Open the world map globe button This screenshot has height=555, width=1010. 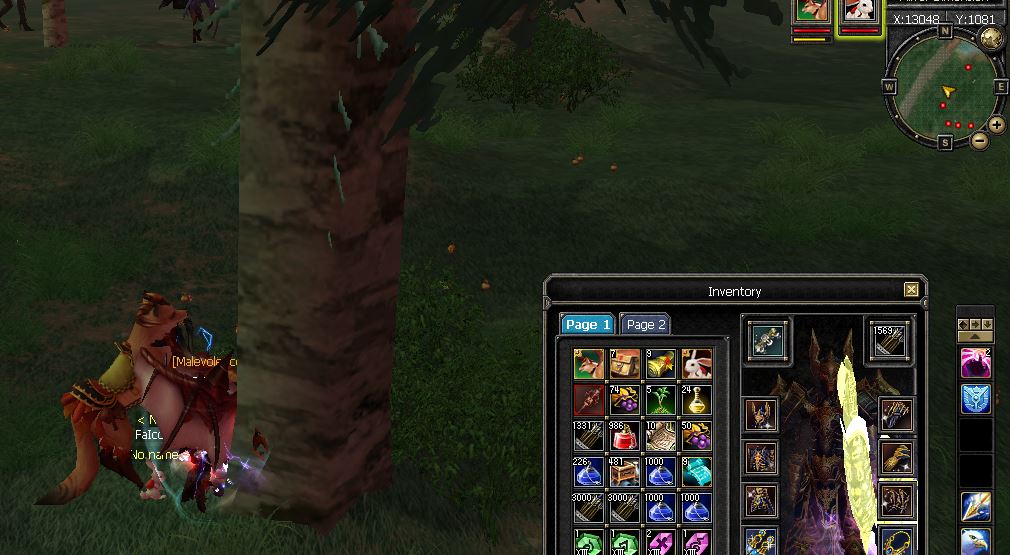point(991,39)
